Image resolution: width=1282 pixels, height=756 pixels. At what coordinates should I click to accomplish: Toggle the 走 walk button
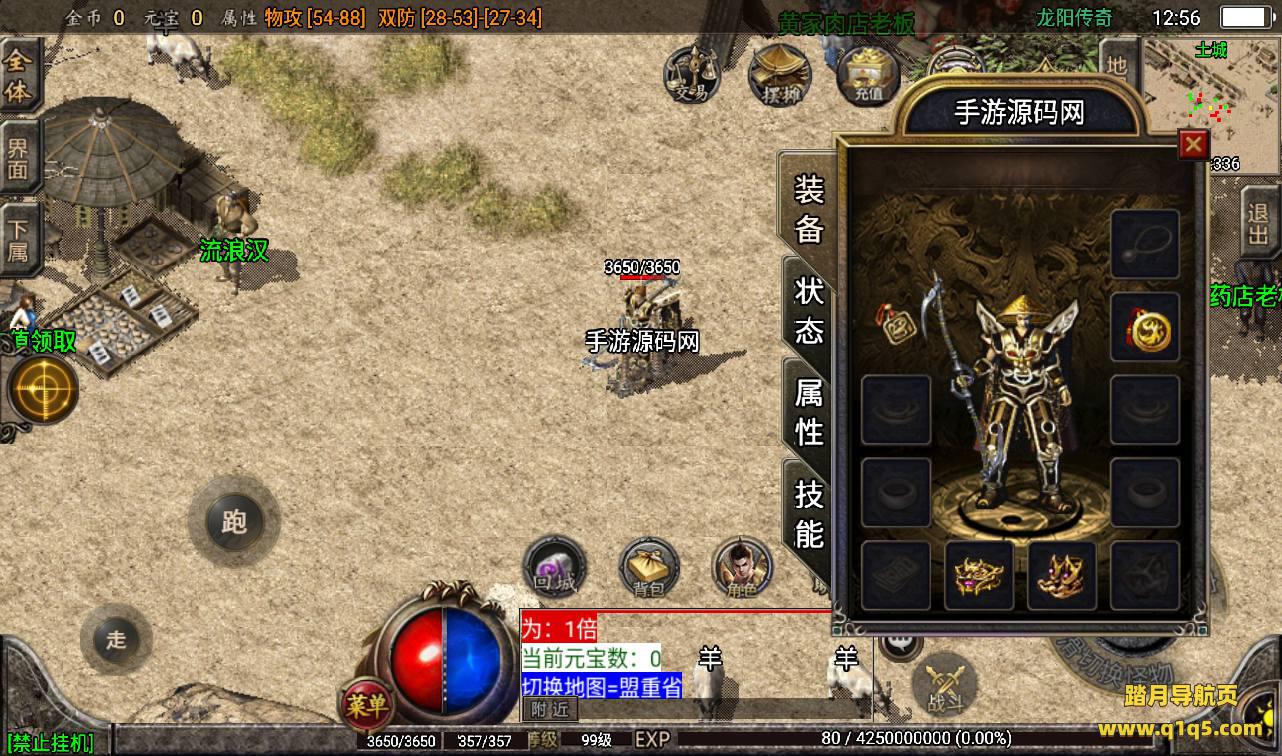(x=116, y=639)
